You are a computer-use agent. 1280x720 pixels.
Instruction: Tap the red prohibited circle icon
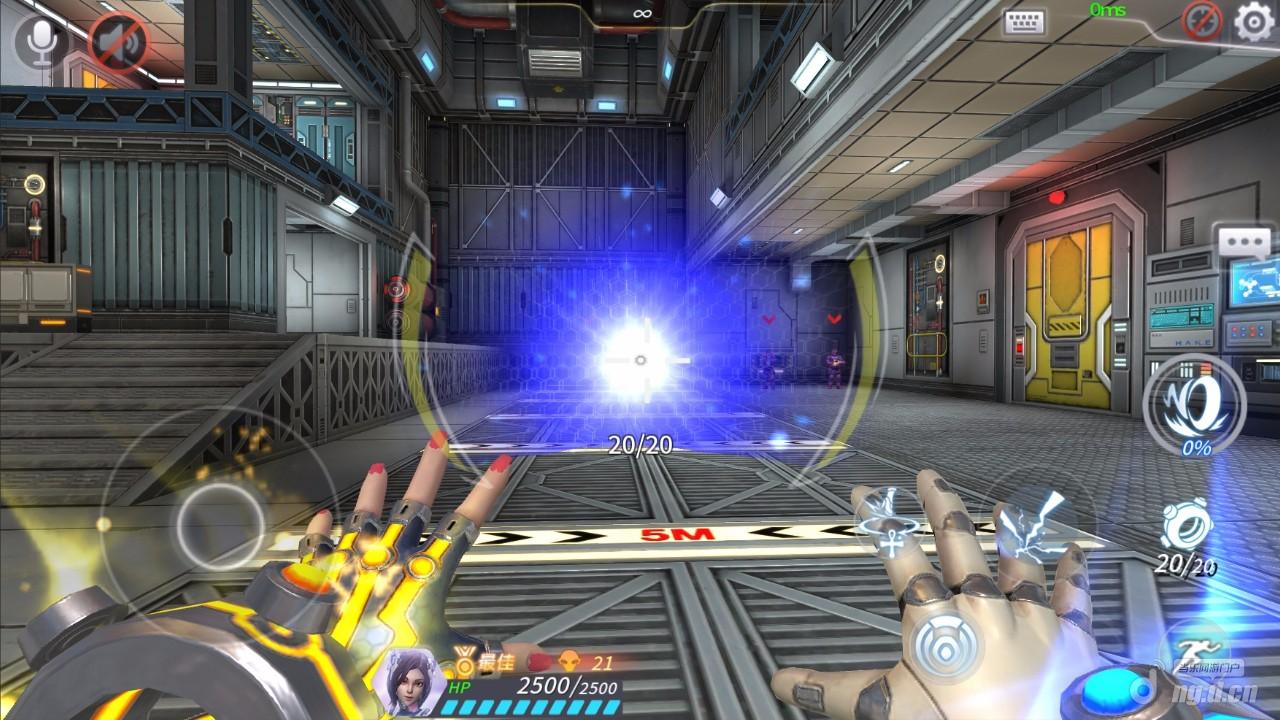[x=1202, y=20]
